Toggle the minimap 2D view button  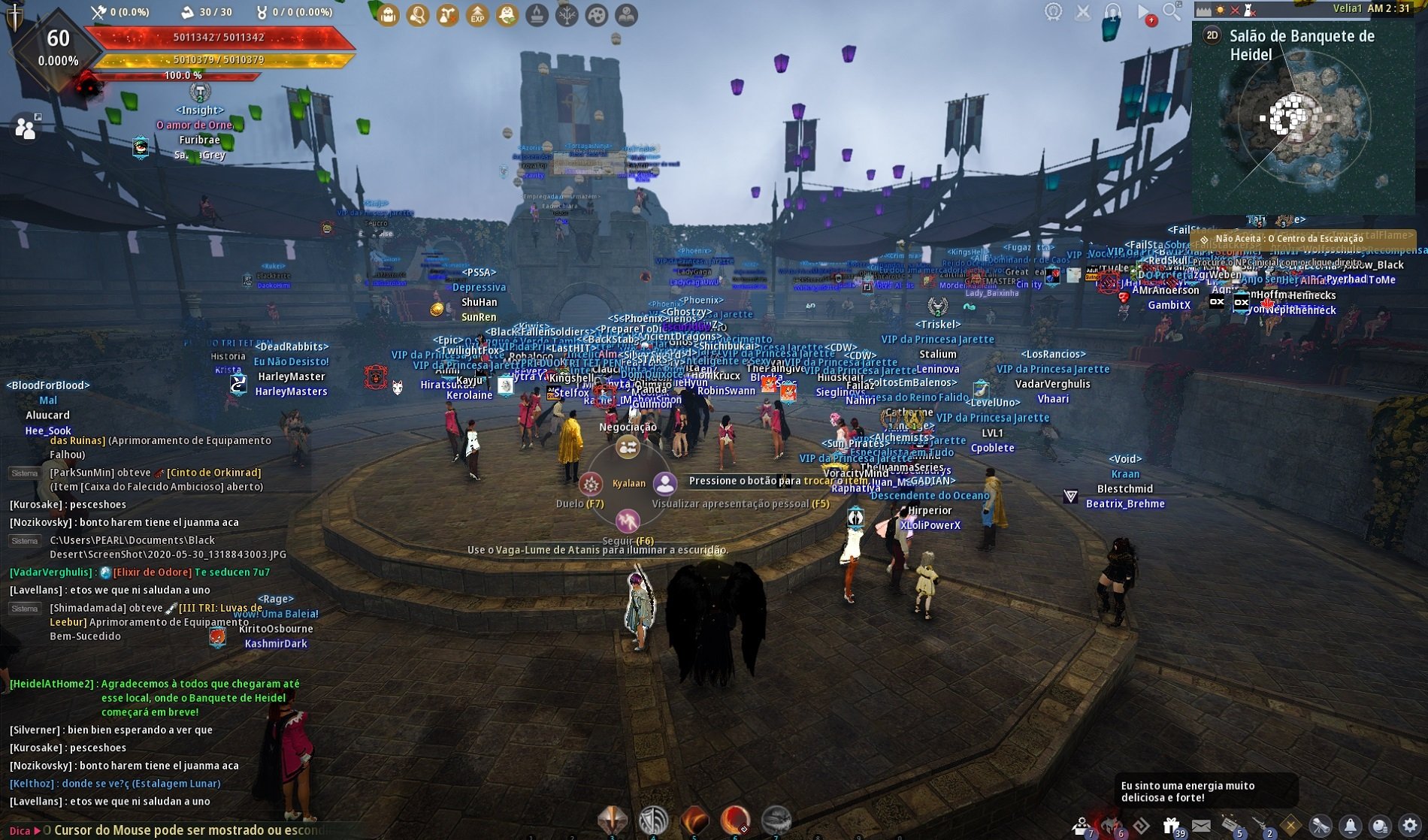tap(1212, 35)
